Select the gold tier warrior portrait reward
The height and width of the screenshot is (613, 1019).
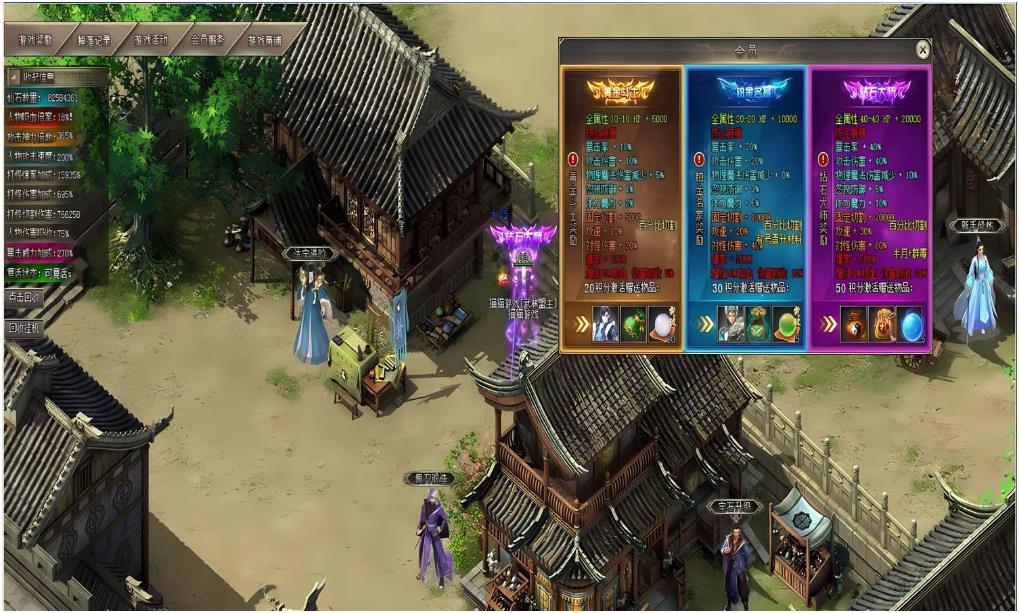(604, 324)
